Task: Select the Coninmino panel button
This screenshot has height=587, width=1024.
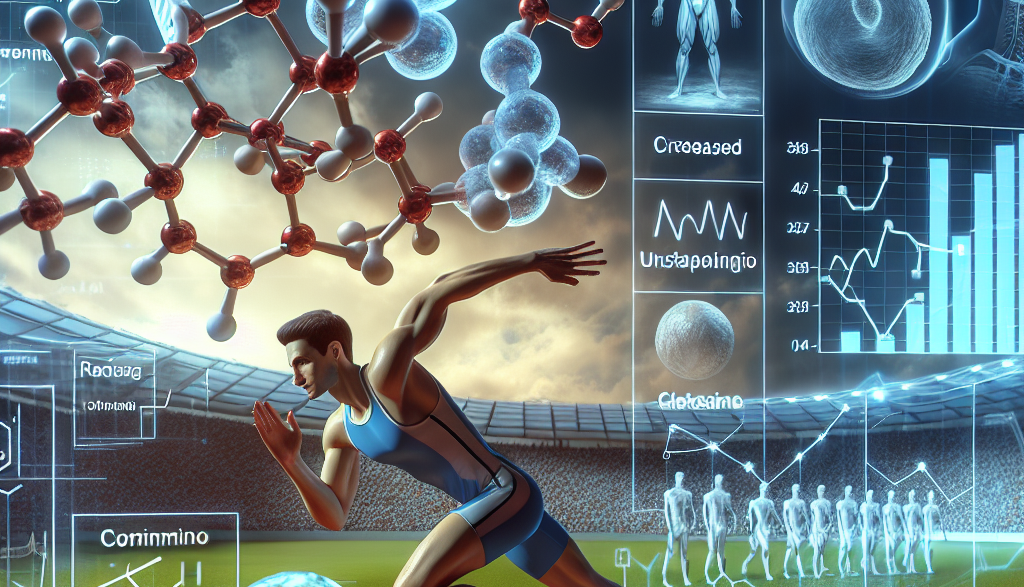Action: coord(154,538)
